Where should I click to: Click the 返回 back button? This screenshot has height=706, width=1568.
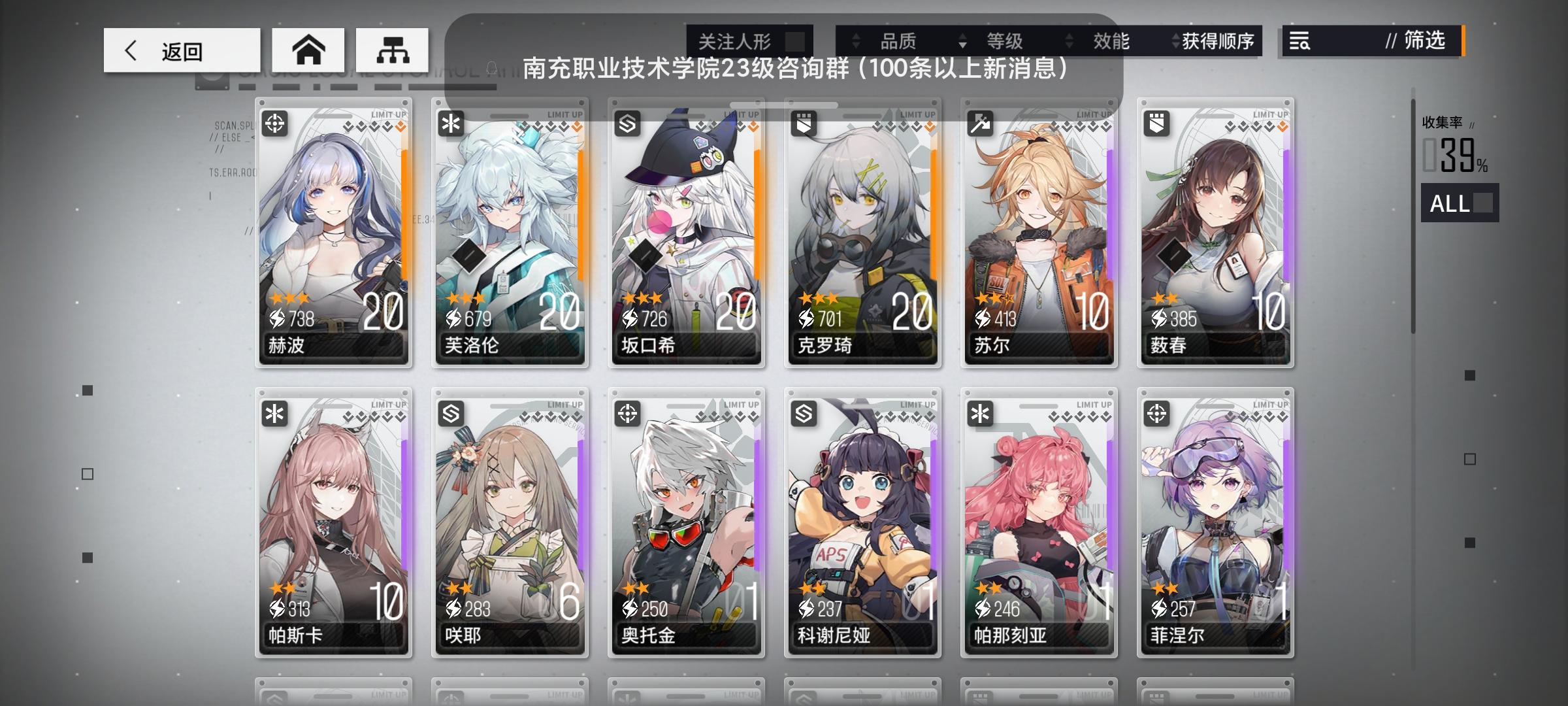tap(180, 50)
